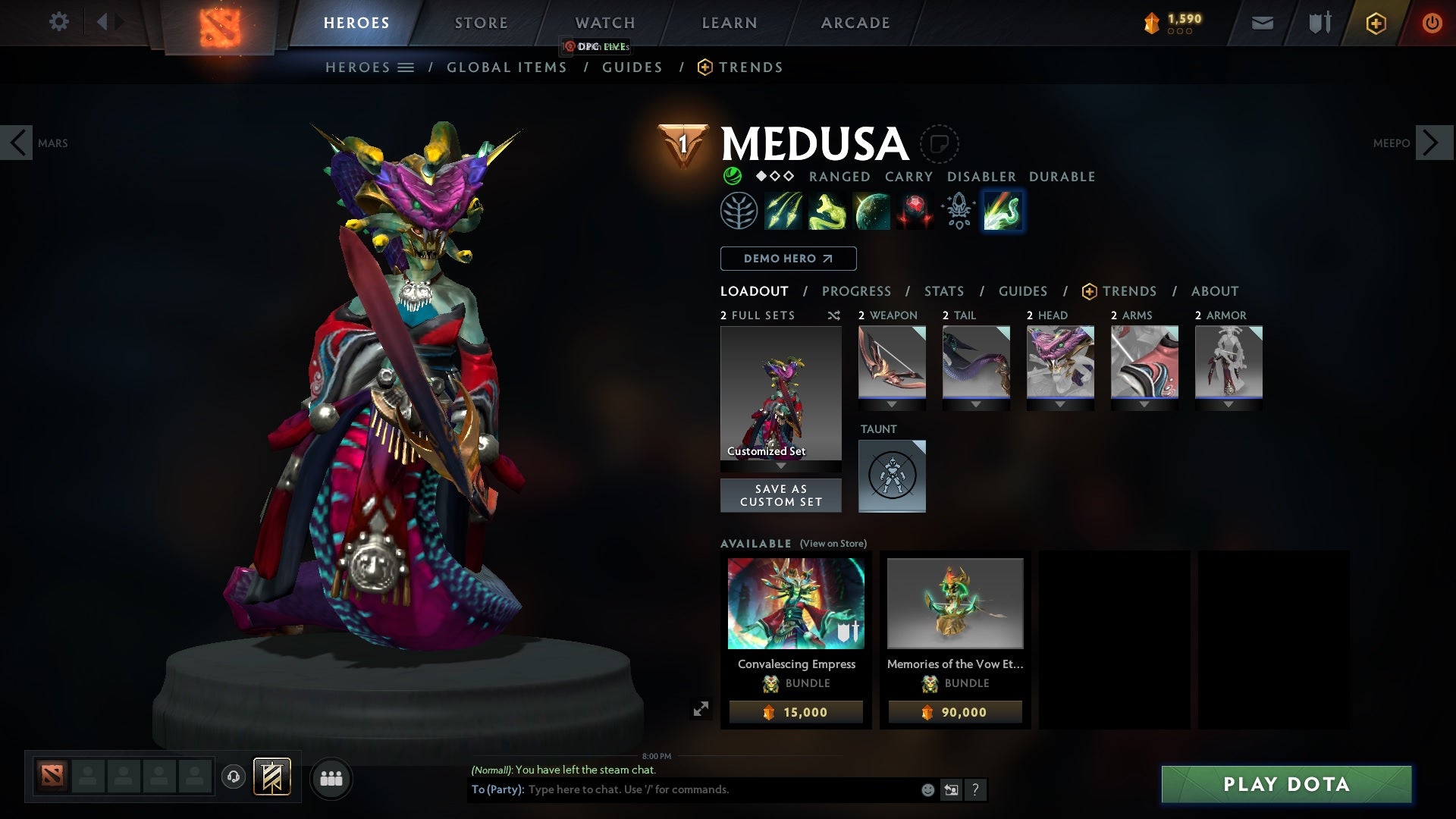
Task: Go to previous hero Mars
Action: pos(17,143)
